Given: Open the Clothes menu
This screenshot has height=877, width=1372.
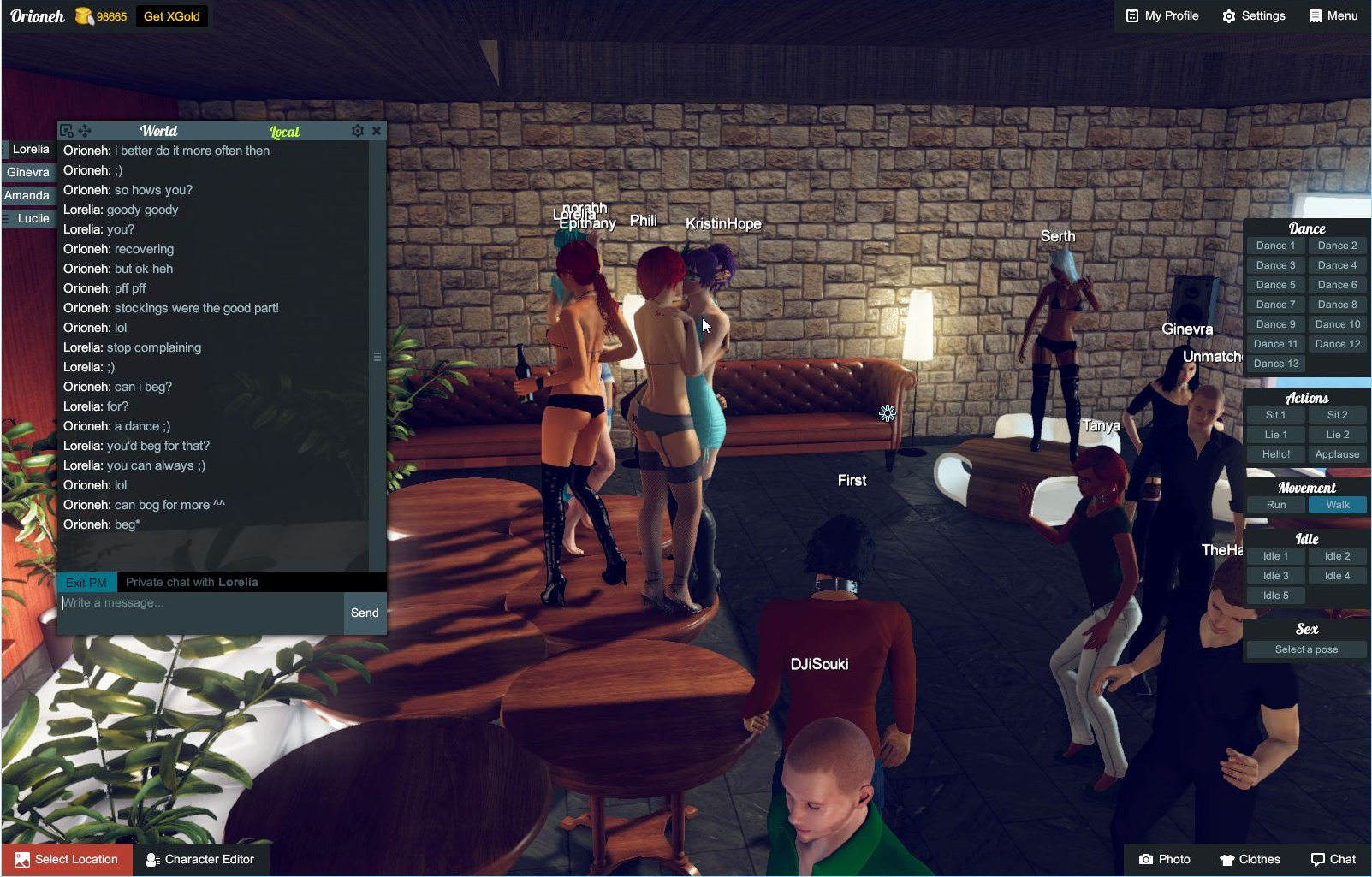Looking at the screenshot, I should [x=1250, y=859].
